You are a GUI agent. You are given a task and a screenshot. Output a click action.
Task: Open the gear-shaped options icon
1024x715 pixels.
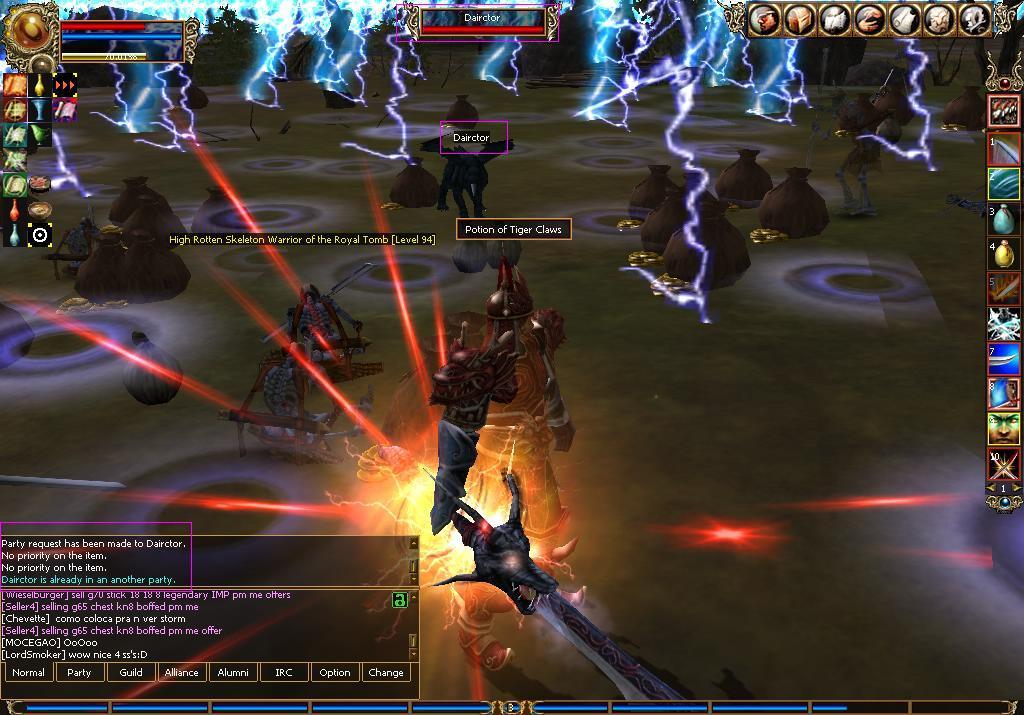tap(971, 20)
